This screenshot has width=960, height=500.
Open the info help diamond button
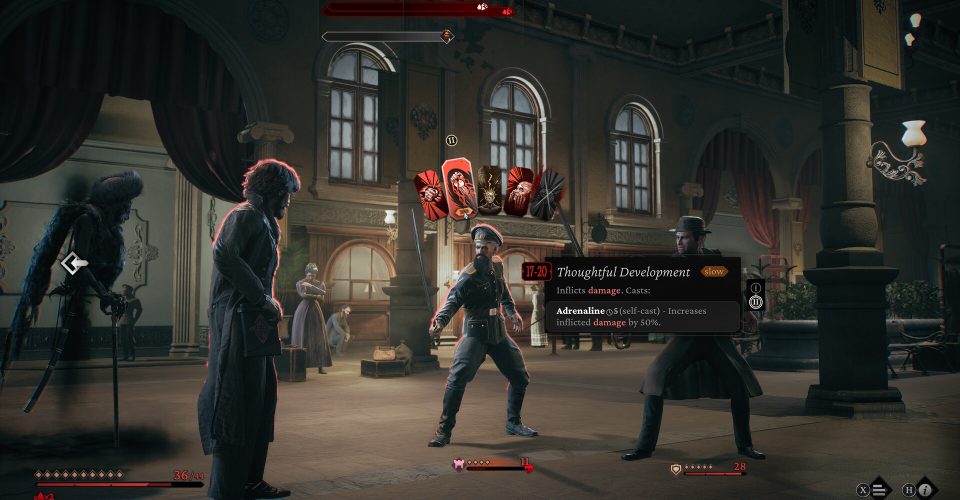(x=926, y=489)
